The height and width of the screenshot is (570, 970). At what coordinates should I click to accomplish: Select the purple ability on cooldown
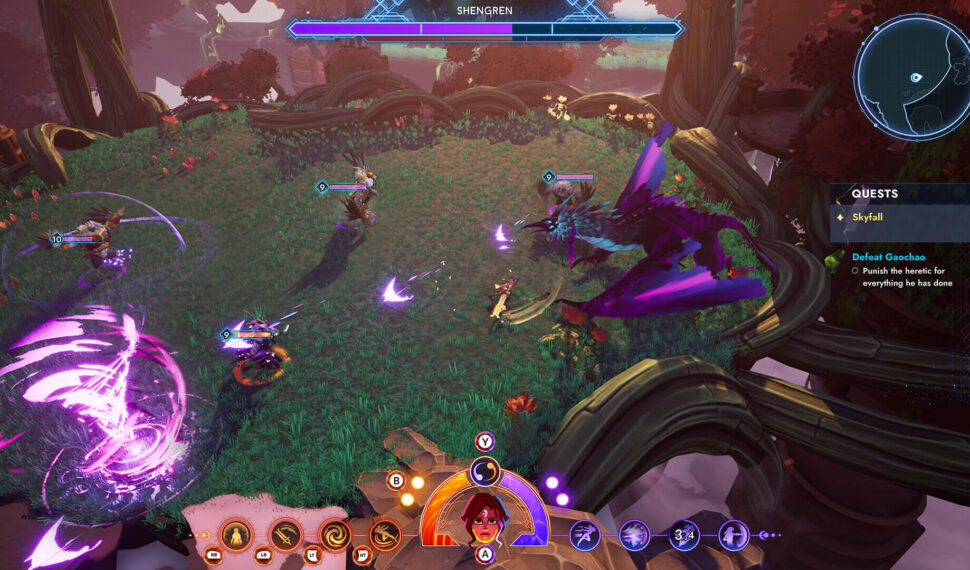tap(684, 535)
